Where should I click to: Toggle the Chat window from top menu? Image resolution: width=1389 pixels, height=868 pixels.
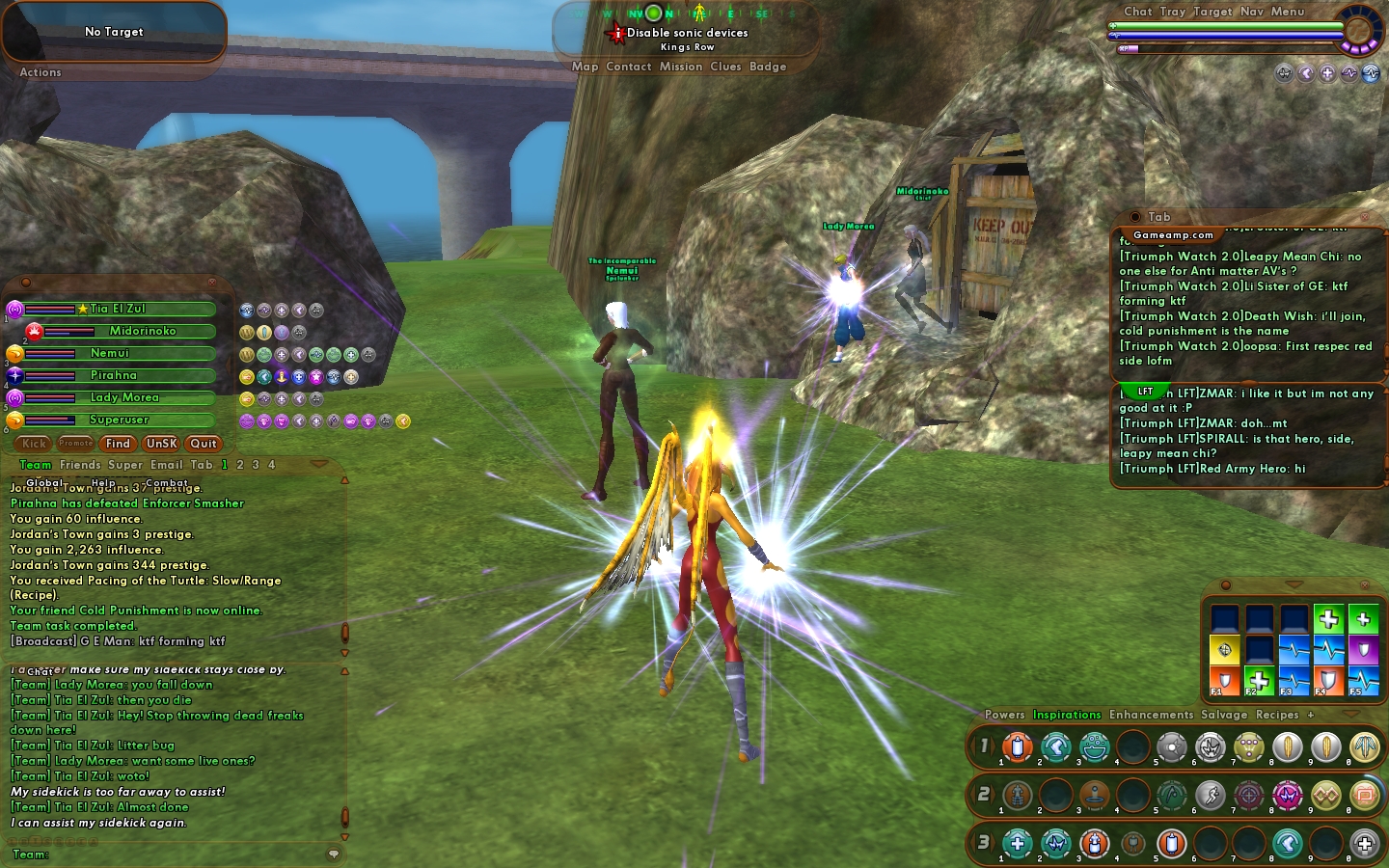point(1137,12)
